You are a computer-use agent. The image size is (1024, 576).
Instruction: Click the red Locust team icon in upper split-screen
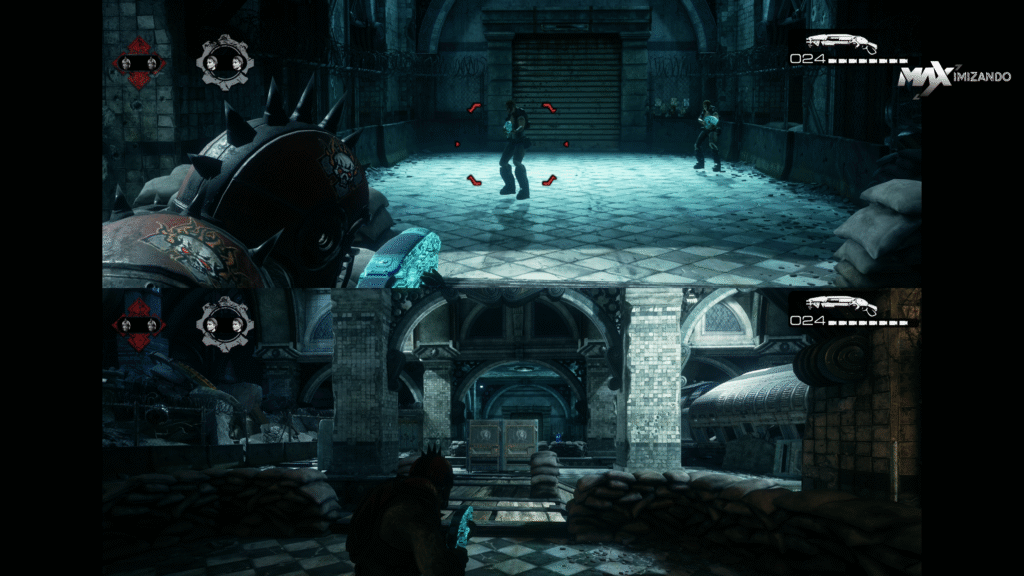[140, 63]
